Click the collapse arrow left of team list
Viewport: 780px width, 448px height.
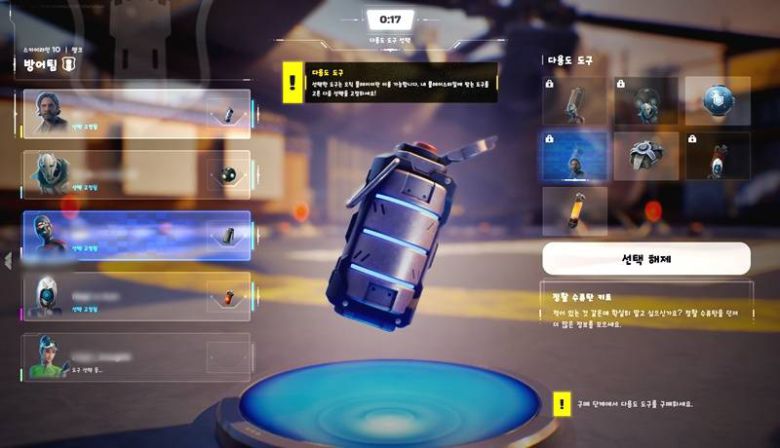[7, 261]
